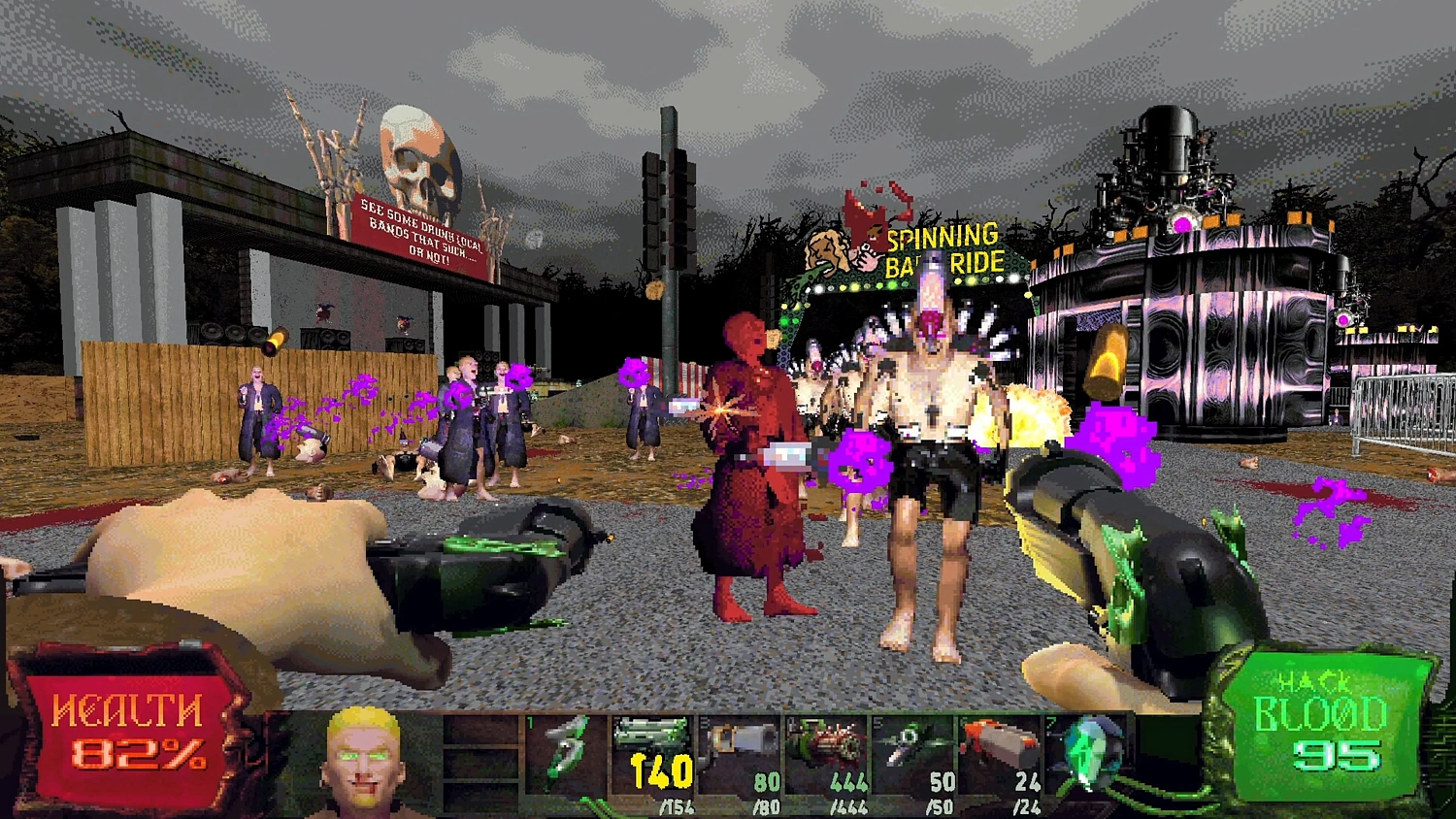The image size is (1456, 819).
Task: Click the HEALTH 82% badge
Action: click(x=126, y=737)
